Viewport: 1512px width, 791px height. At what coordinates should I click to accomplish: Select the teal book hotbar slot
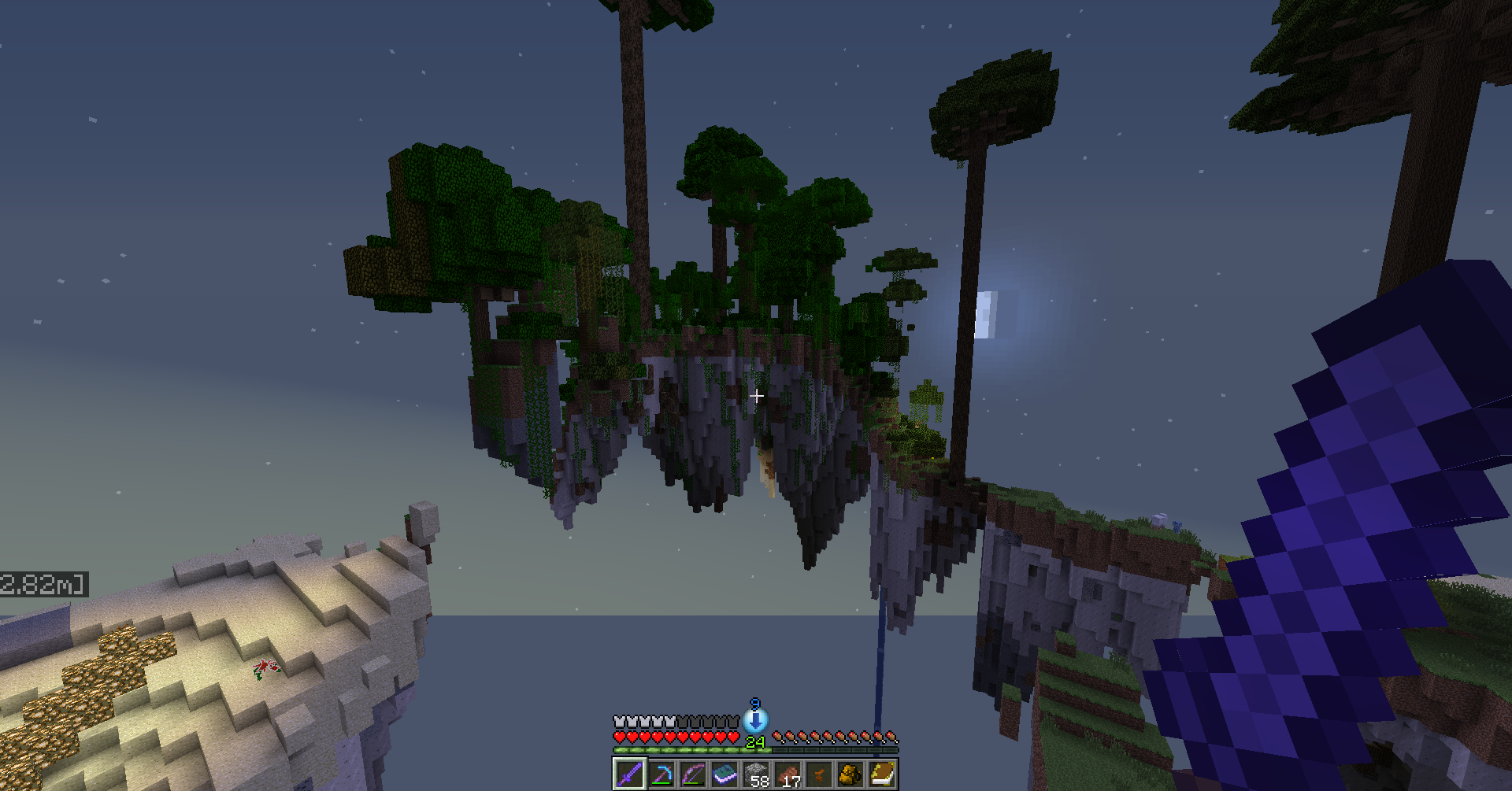(x=724, y=774)
